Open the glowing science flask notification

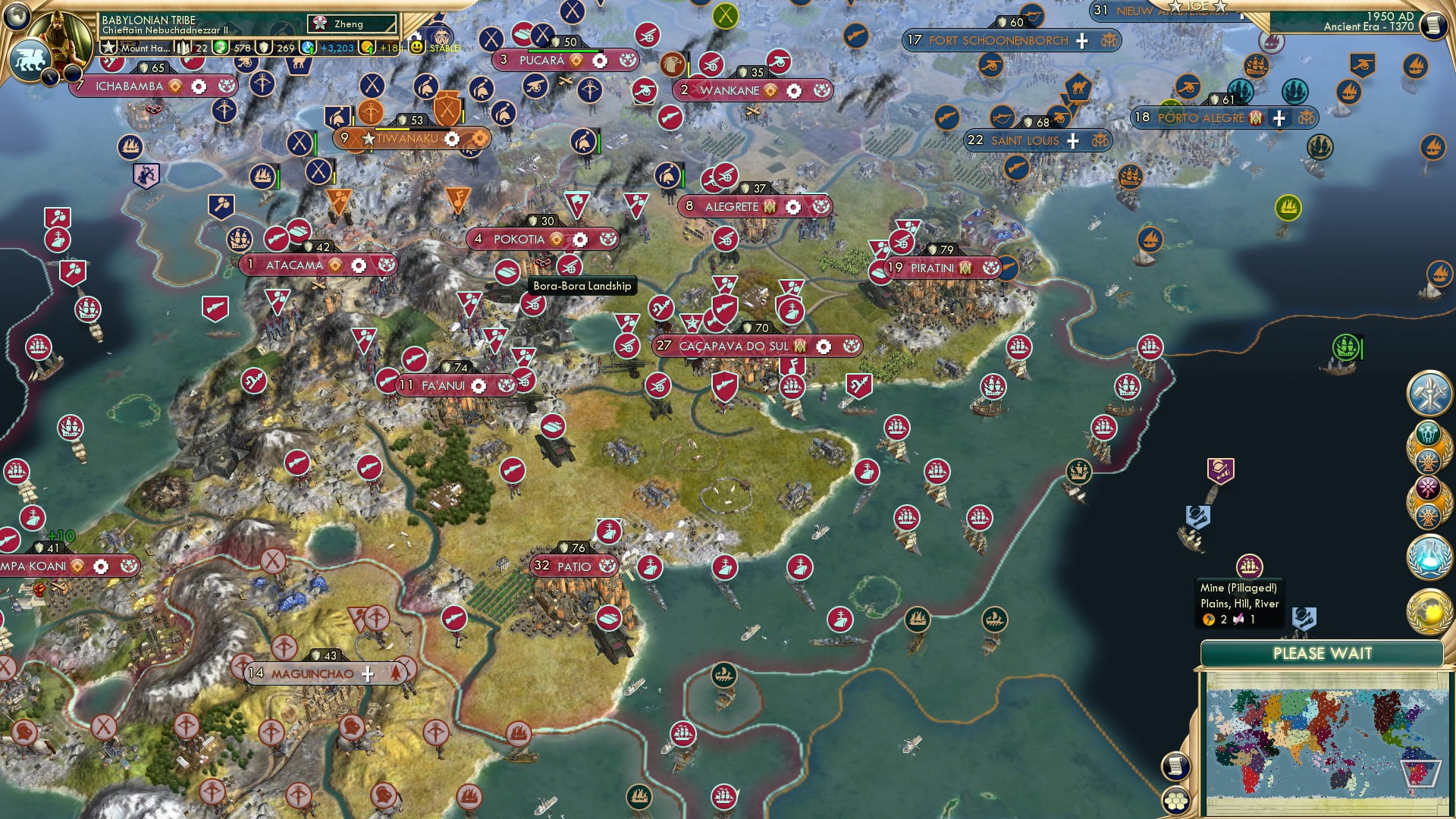coord(1429,556)
